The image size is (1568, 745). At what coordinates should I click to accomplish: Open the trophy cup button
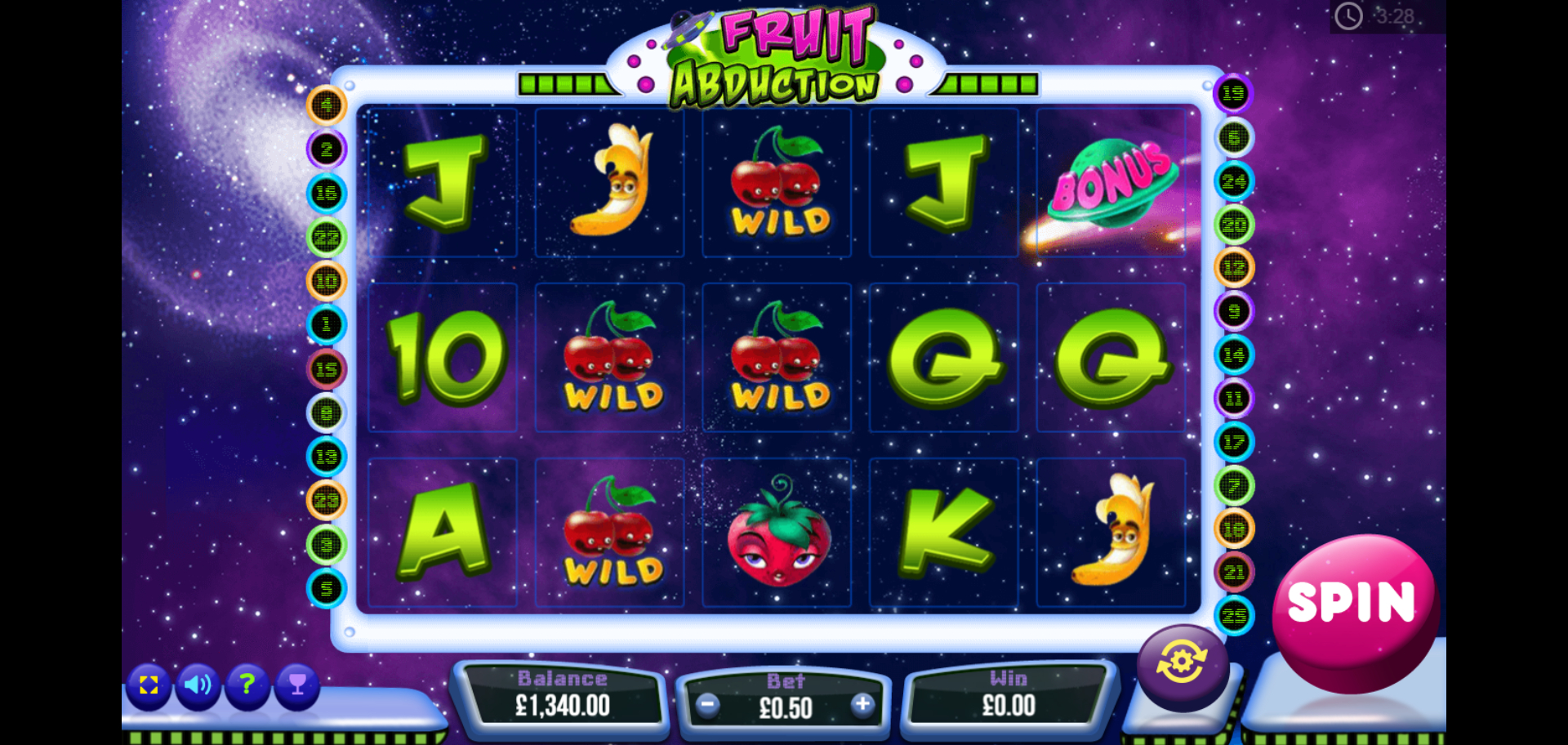tap(297, 685)
